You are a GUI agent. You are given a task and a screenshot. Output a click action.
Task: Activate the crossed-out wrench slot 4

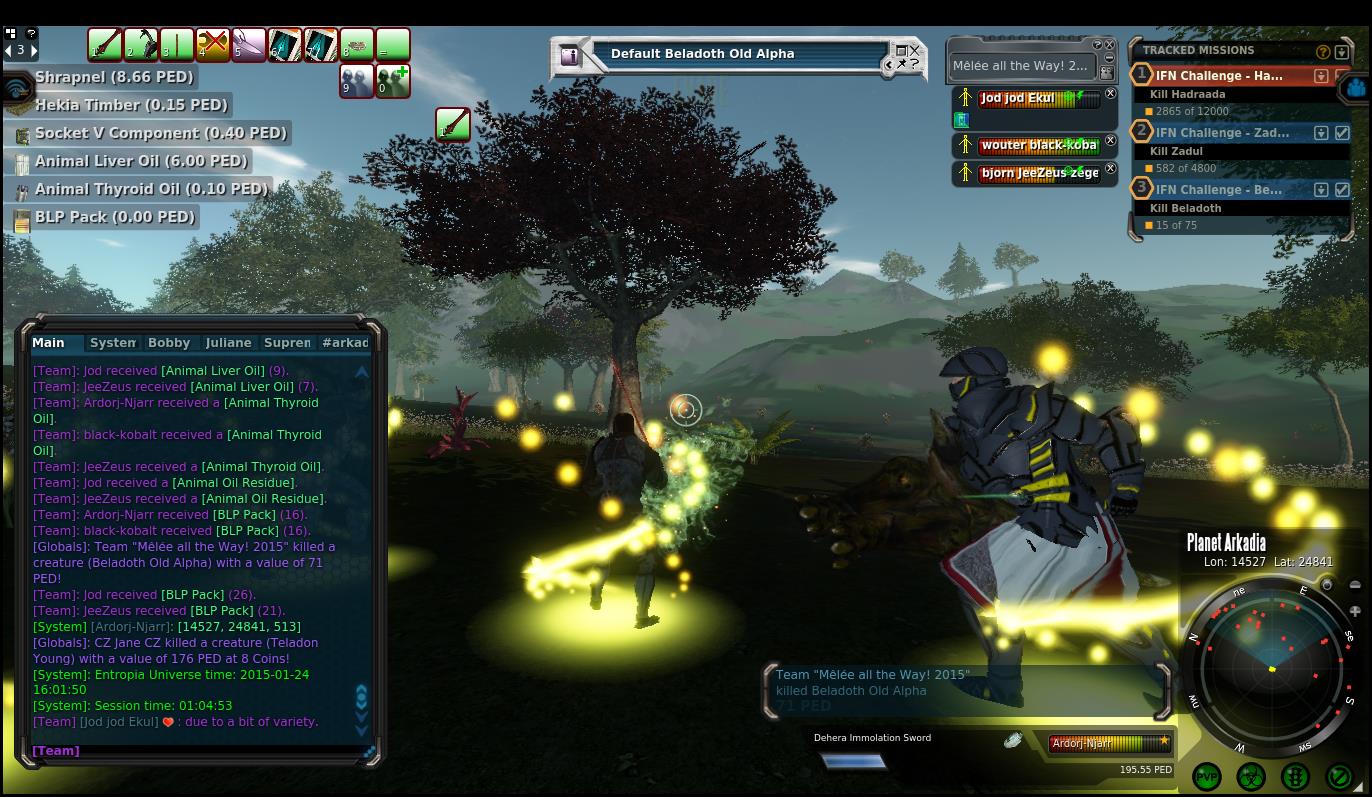pos(213,45)
